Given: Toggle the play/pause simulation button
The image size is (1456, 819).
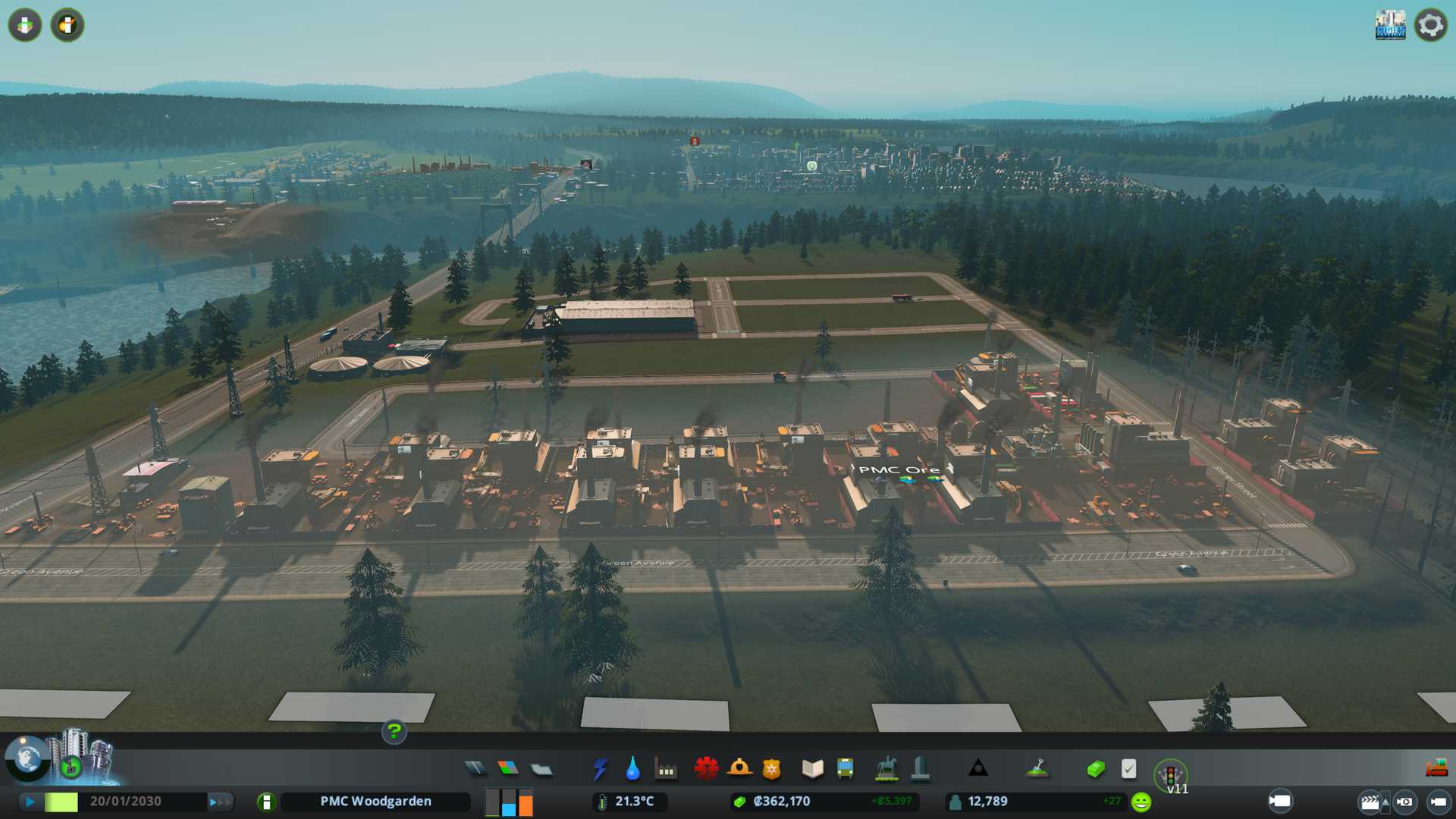Looking at the screenshot, I should pos(30,801).
